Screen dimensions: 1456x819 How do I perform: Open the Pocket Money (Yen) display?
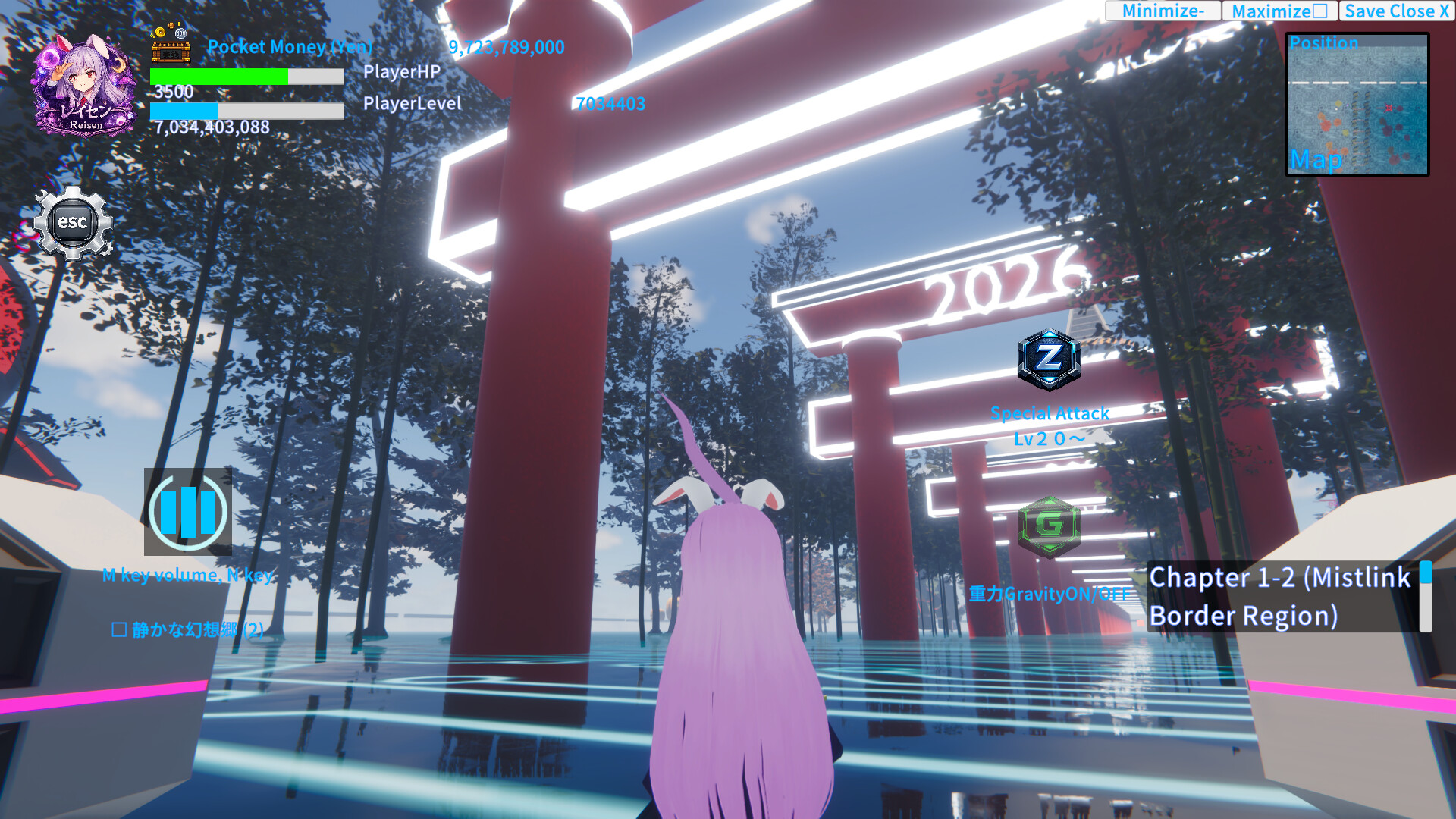tap(290, 47)
